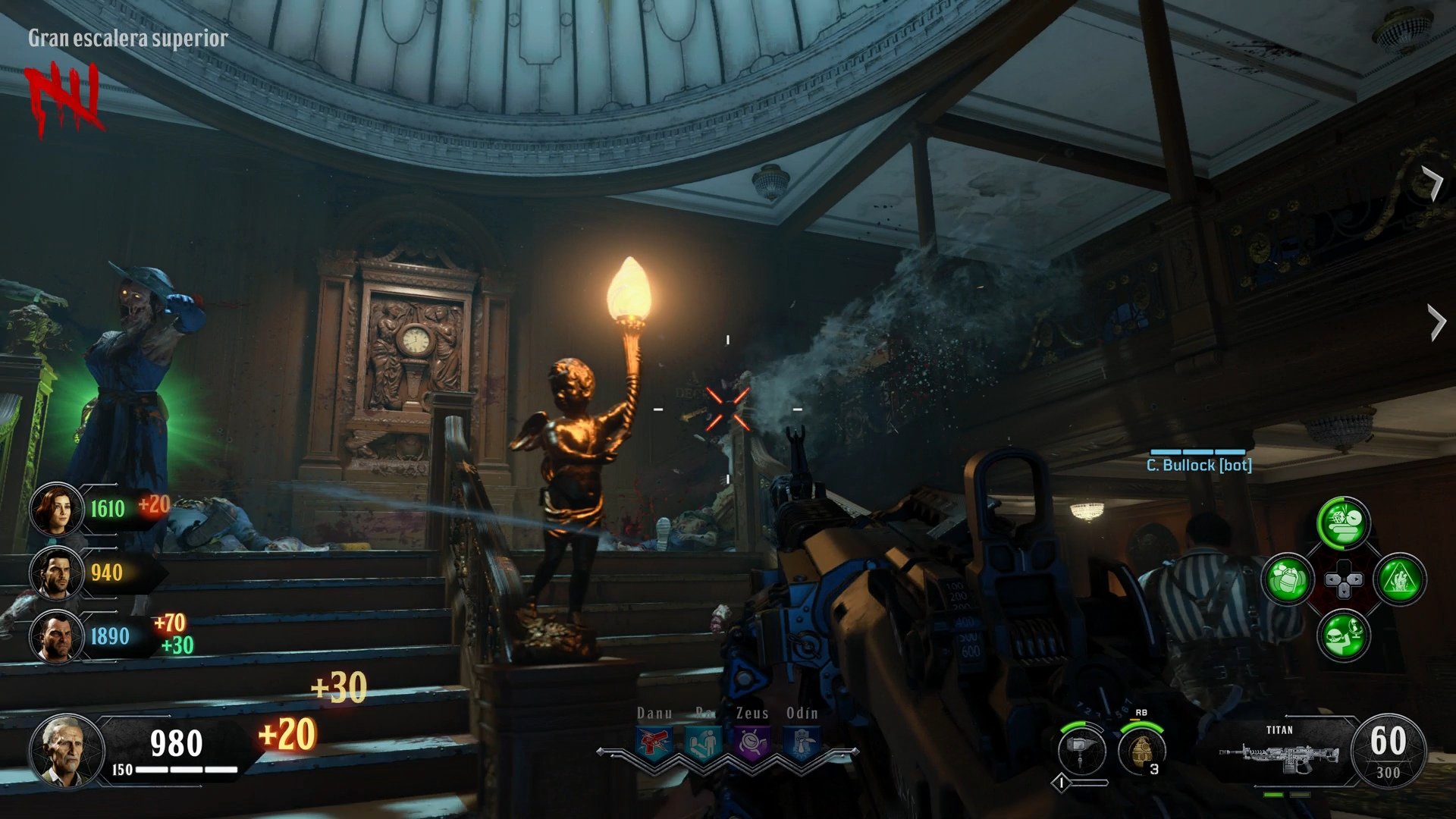Select the teammate portrait with 1890 points
This screenshot has width=1456, height=819.
click(x=56, y=636)
